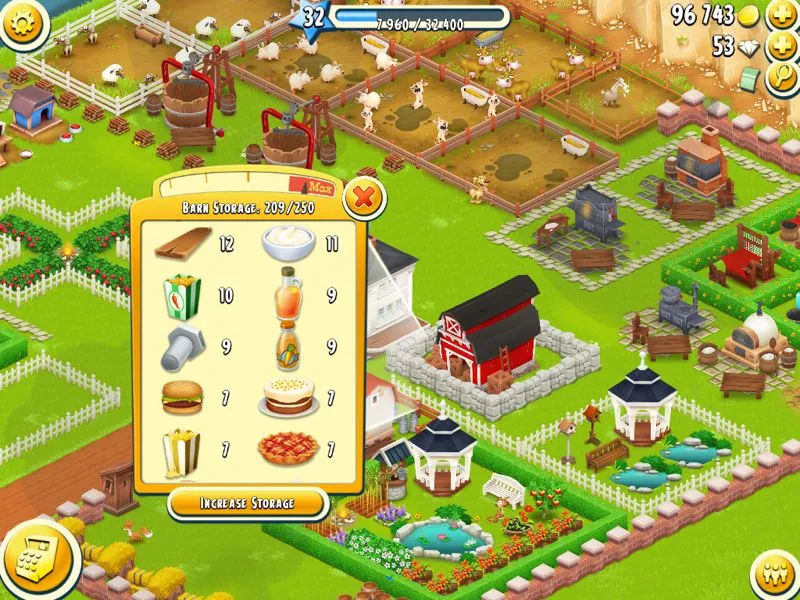Select the orange syrup bottle item
This screenshot has width=800, height=600.
pyautogui.click(x=289, y=293)
